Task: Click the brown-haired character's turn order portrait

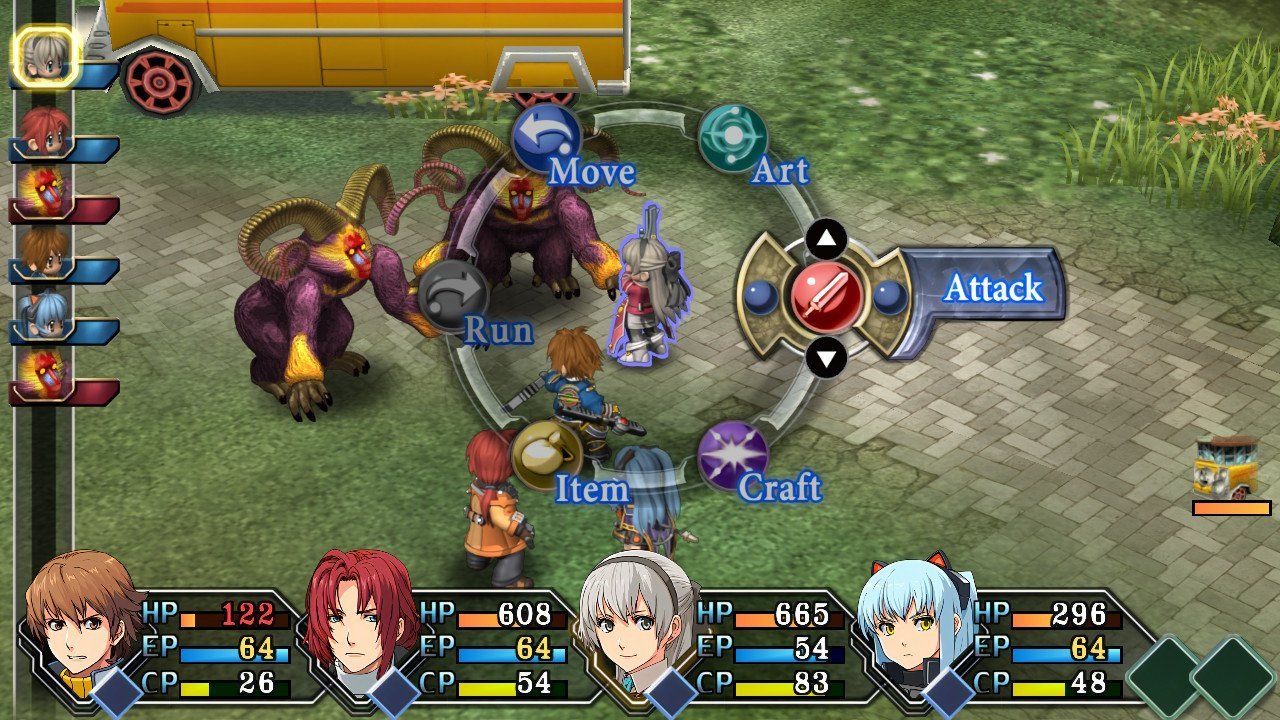Action: point(45,252)
